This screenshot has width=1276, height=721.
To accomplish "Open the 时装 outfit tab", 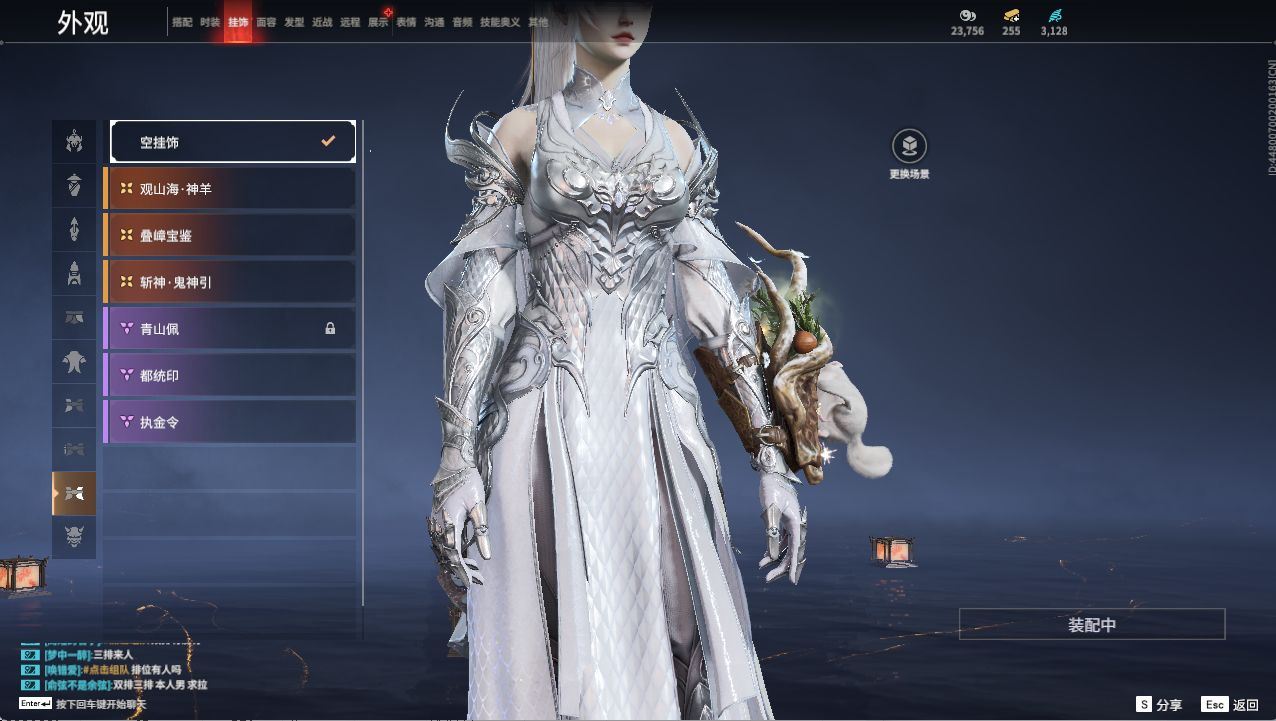I will click(210, 22).
